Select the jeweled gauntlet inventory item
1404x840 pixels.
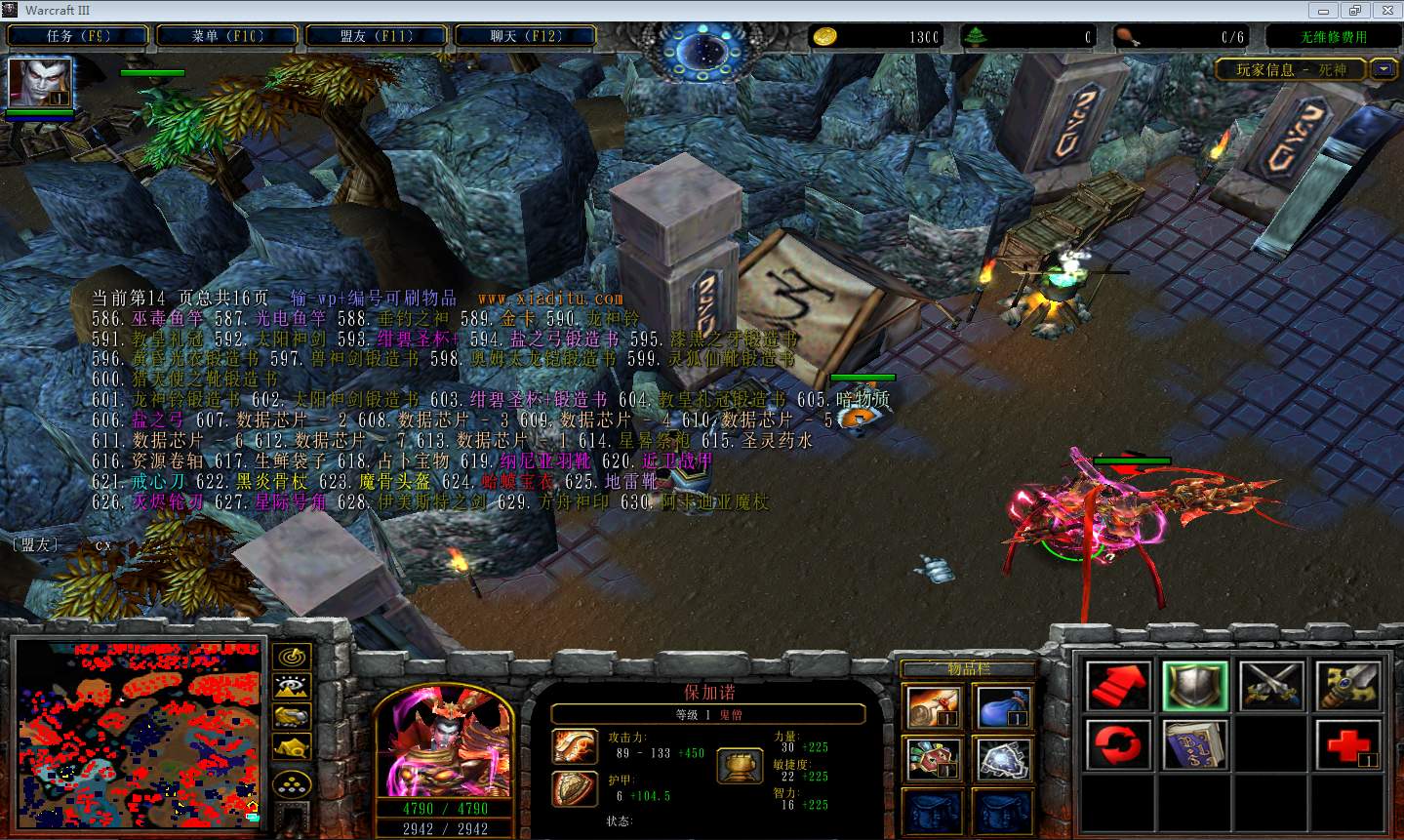click(934, 759)
